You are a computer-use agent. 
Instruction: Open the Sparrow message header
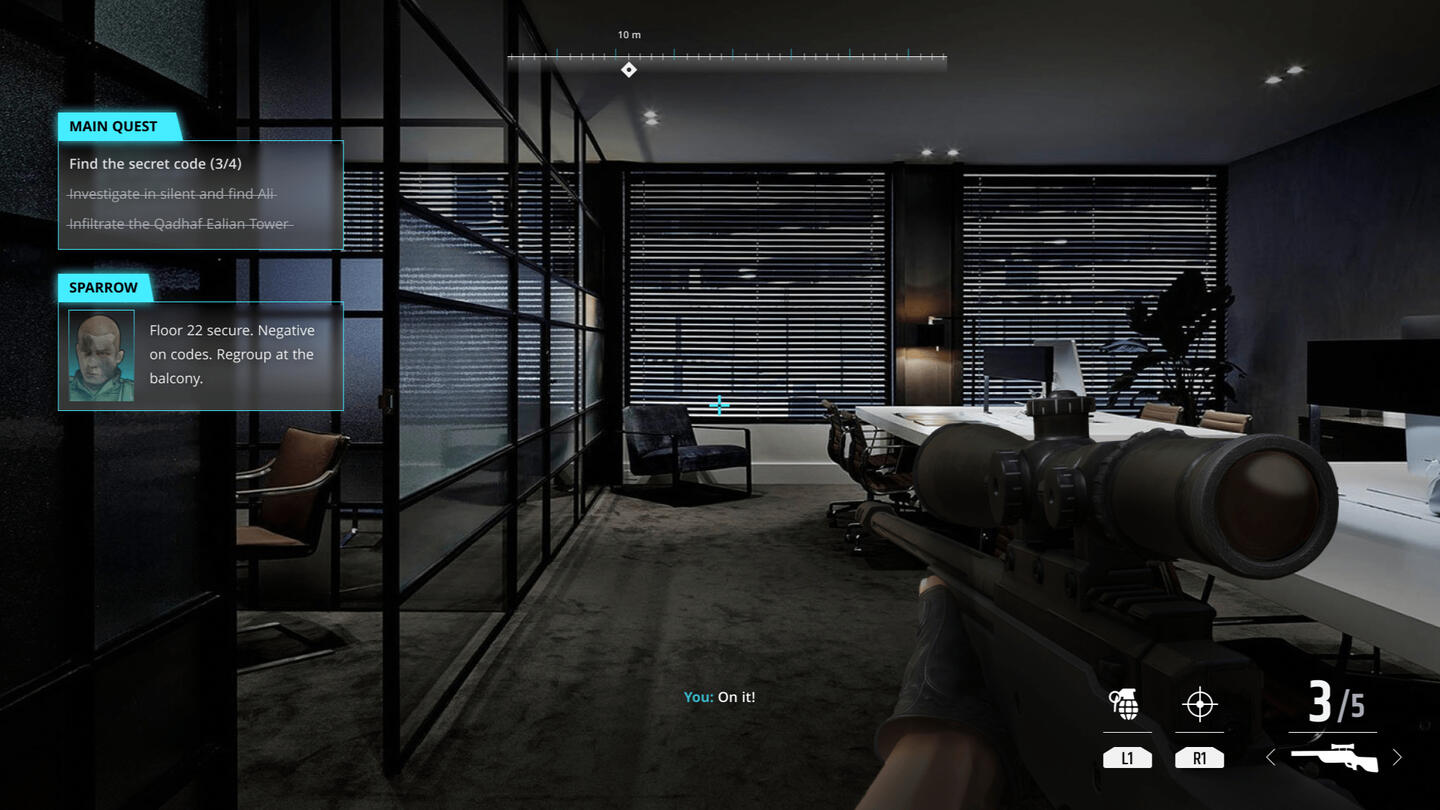[104, 288]
